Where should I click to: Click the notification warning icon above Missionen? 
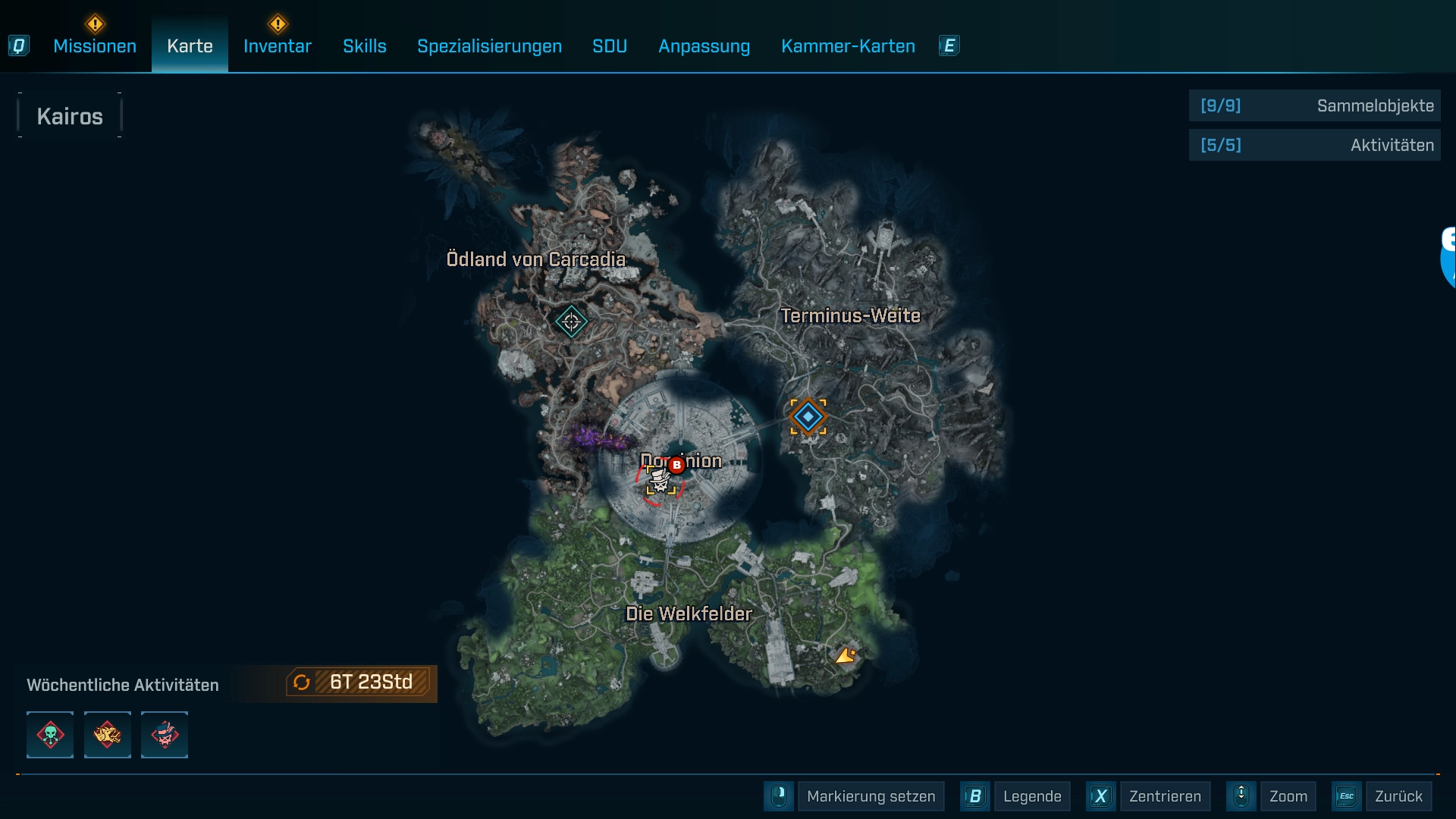click(94, 24)
